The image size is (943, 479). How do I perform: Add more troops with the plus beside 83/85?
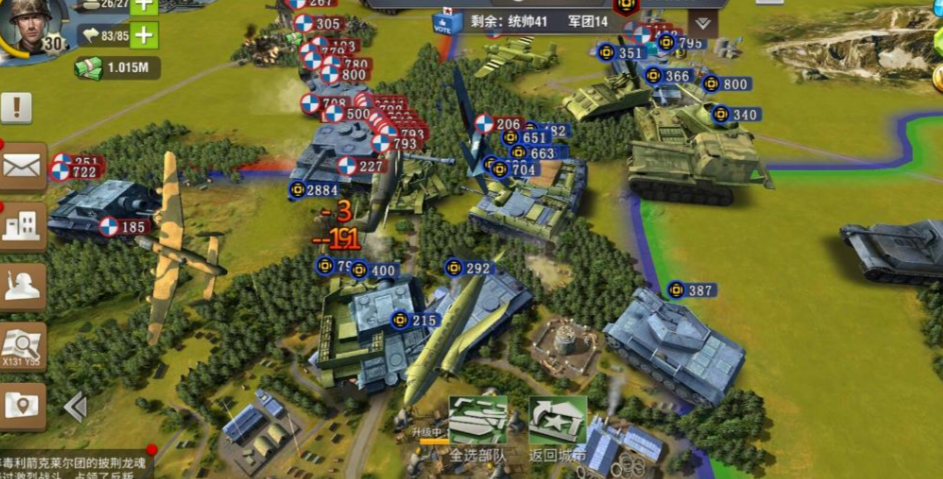click(x=144, y=36)
